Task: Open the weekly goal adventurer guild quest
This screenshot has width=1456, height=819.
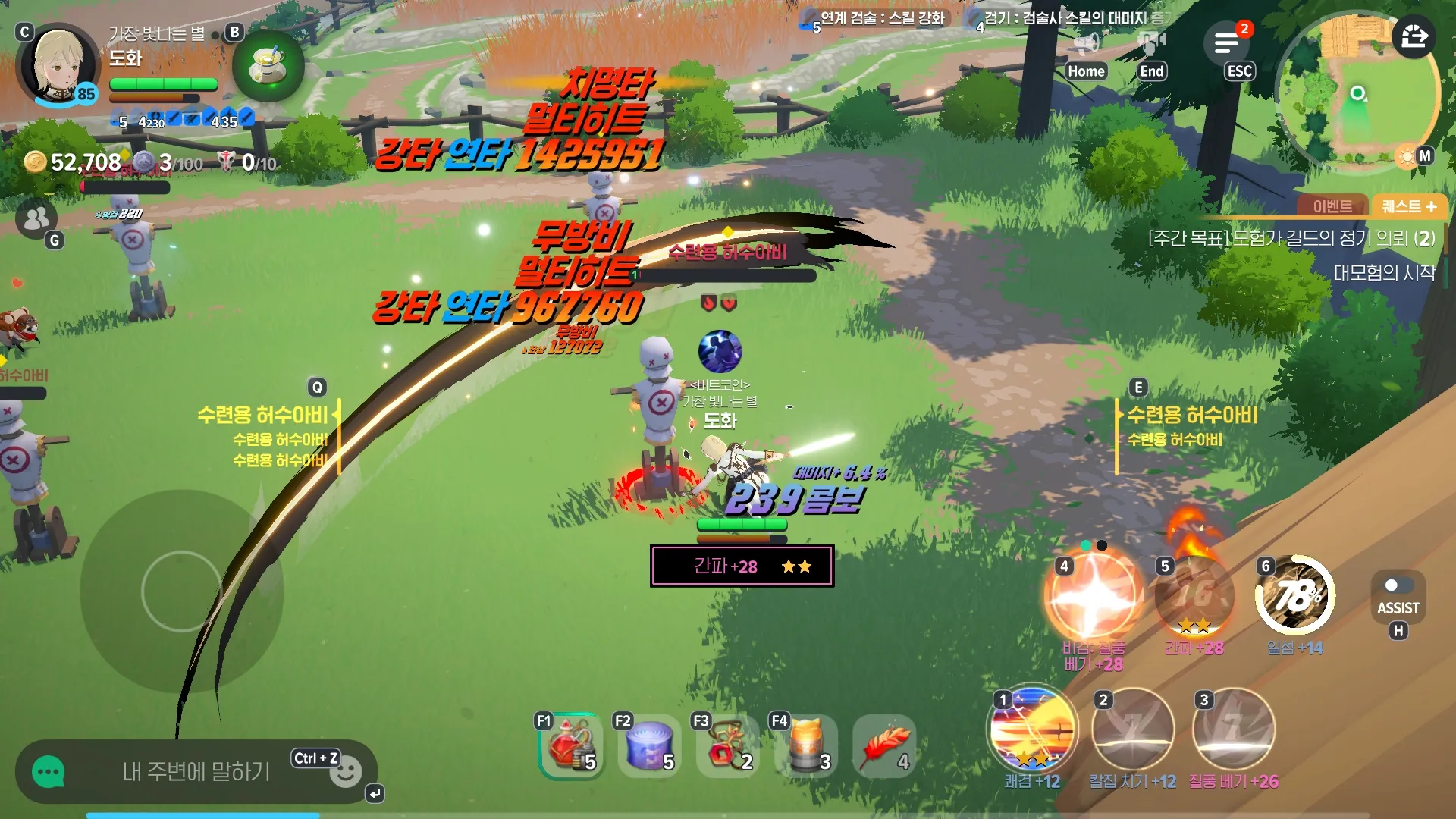Action: 1291,238
